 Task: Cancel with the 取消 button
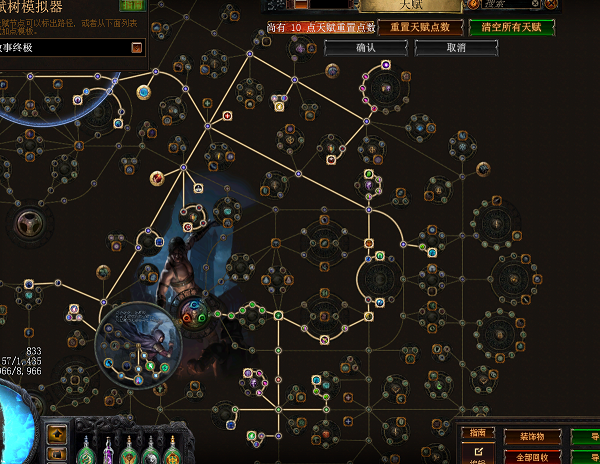pyautogui.click(x=456, y=47)
